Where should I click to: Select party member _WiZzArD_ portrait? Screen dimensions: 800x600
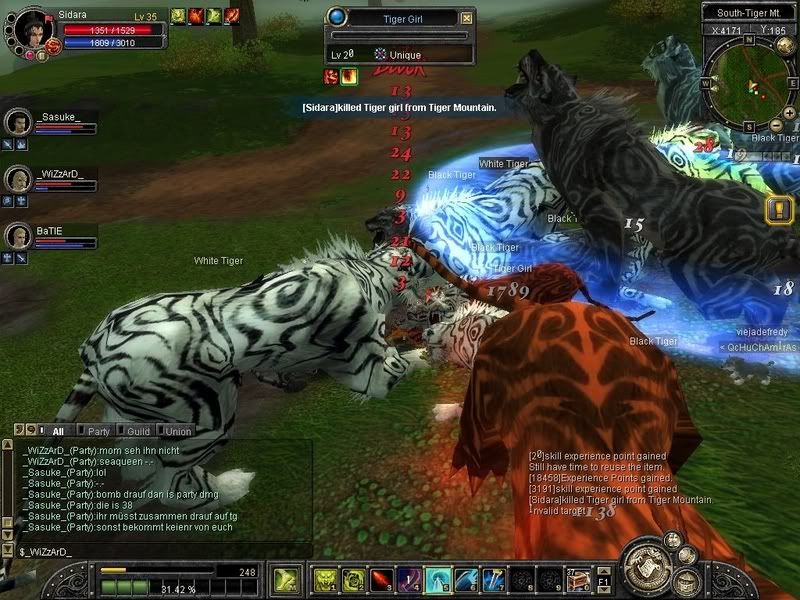click(18, 179)
